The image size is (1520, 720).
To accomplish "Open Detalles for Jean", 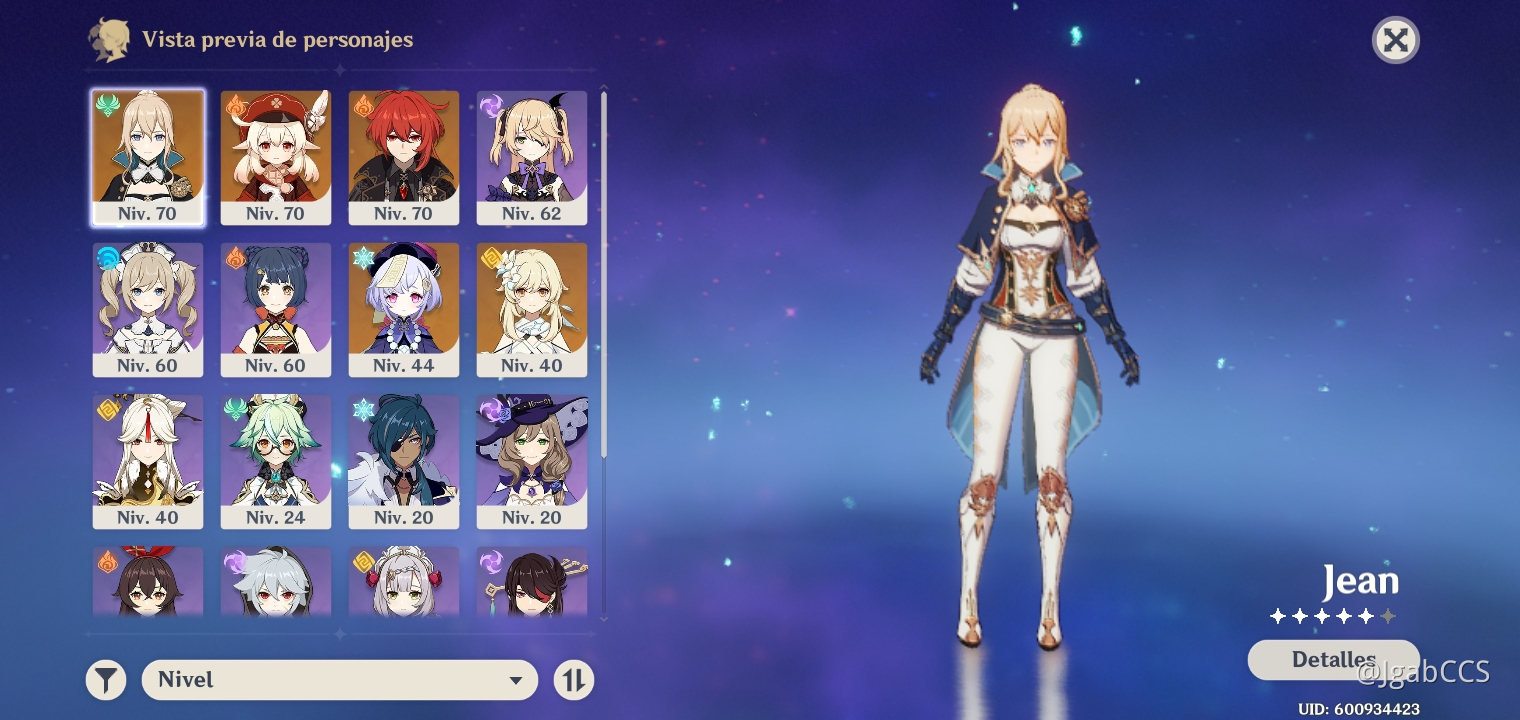I will 1334,659.
